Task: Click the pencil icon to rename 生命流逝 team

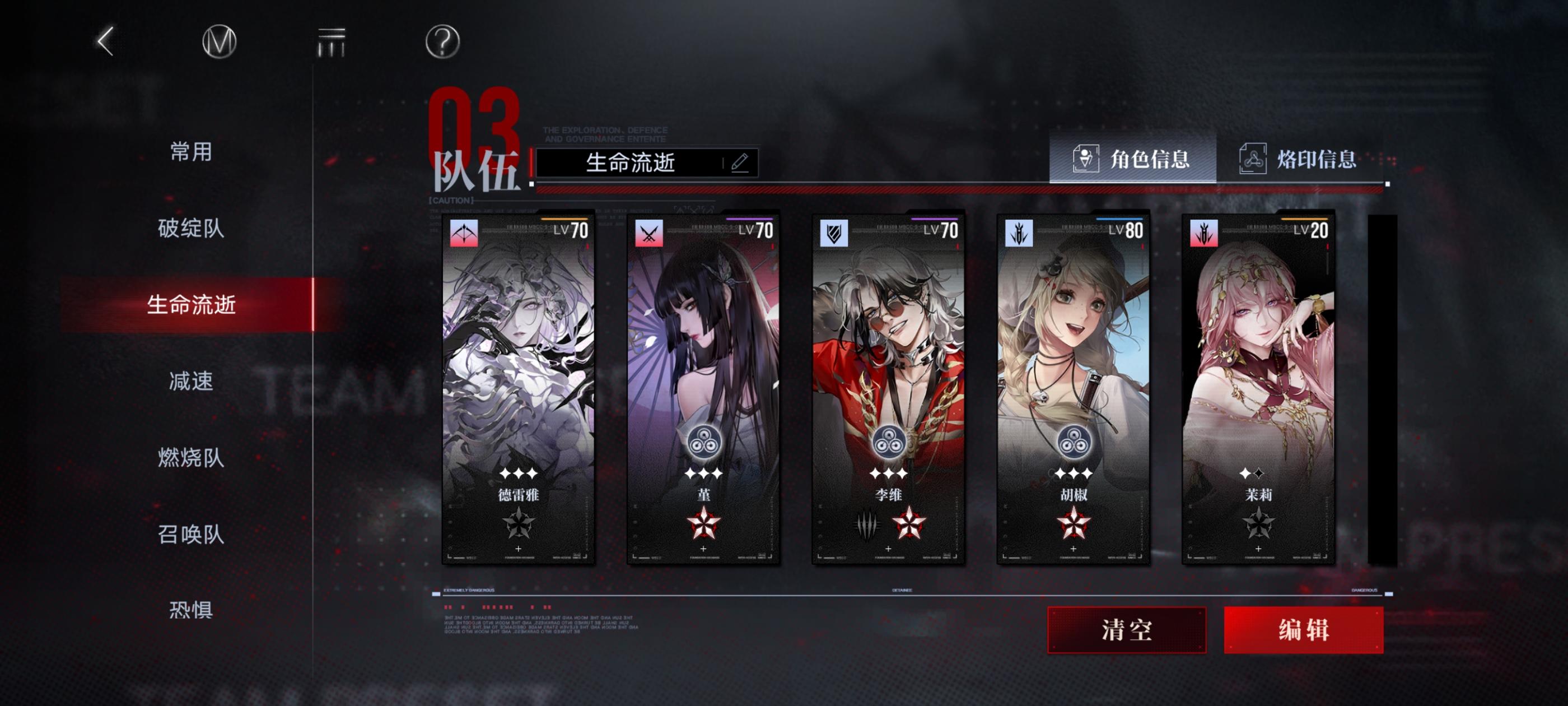Action: [740, 162]
